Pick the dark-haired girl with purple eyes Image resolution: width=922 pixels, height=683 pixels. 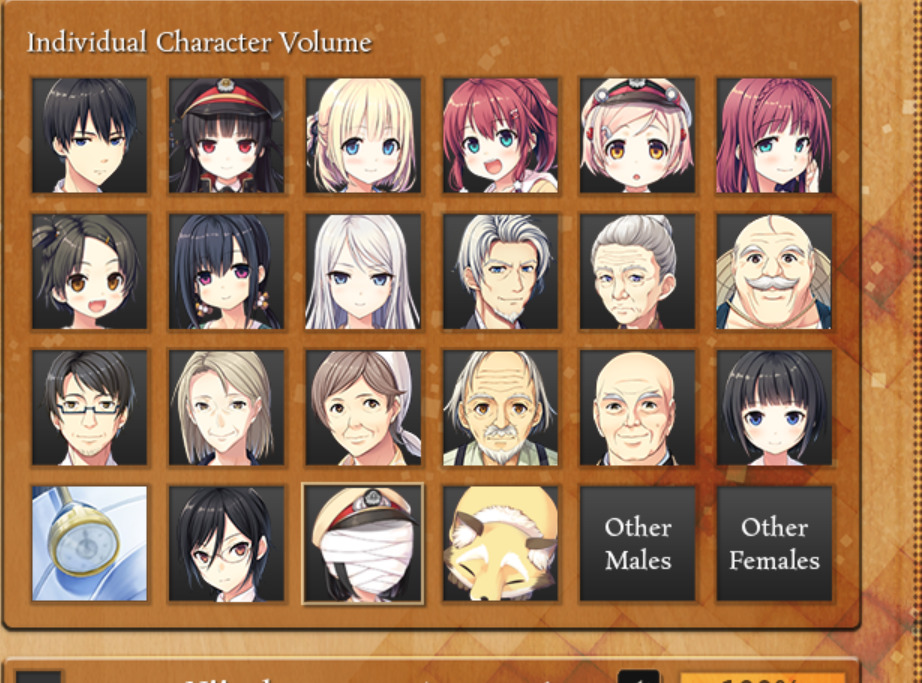pos(226,272)
